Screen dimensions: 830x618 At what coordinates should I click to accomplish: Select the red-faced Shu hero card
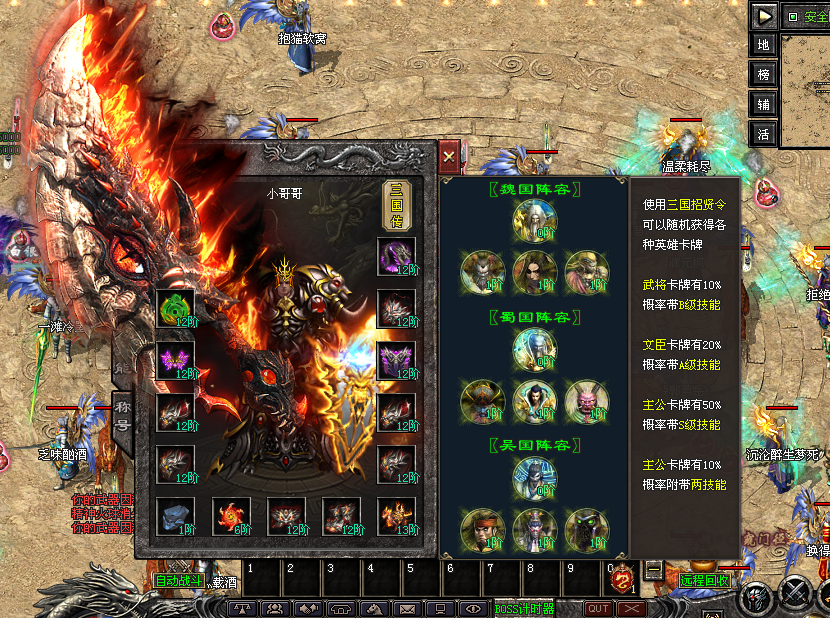[x=586, y=399]
